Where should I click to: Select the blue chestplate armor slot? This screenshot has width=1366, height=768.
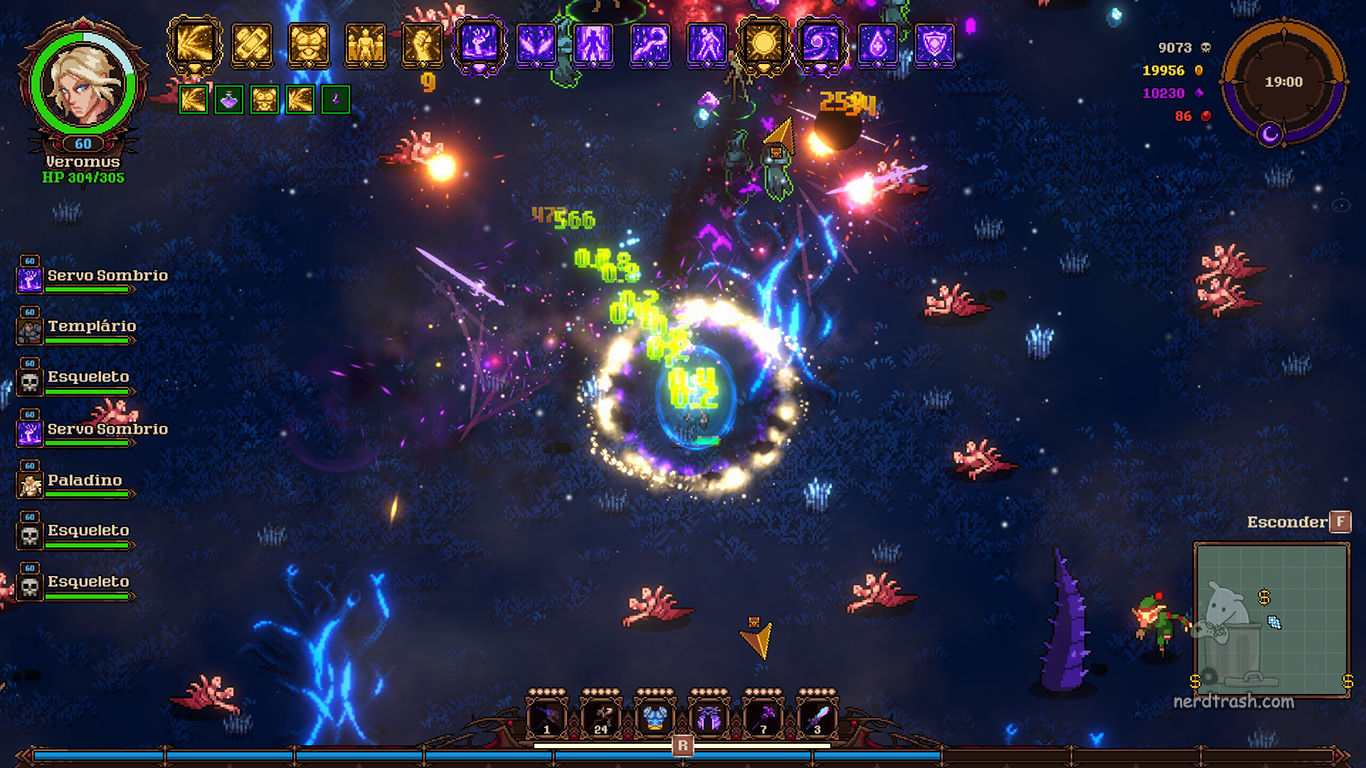click(655, 719)
